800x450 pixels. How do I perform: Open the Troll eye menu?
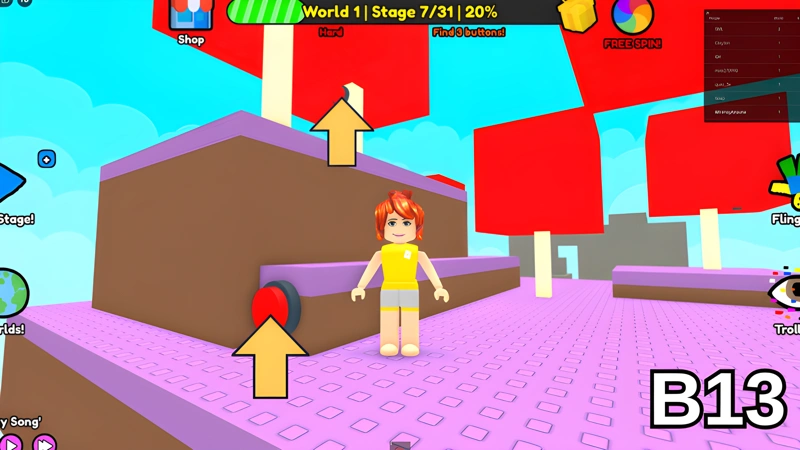pyautogui.click(x=785, y=293)
